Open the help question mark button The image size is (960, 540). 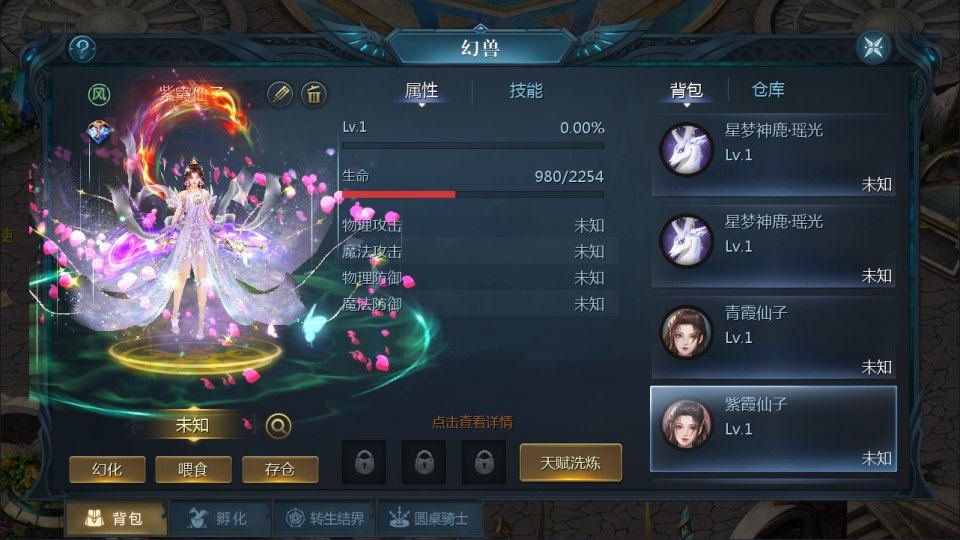click(x=82, y=47)
